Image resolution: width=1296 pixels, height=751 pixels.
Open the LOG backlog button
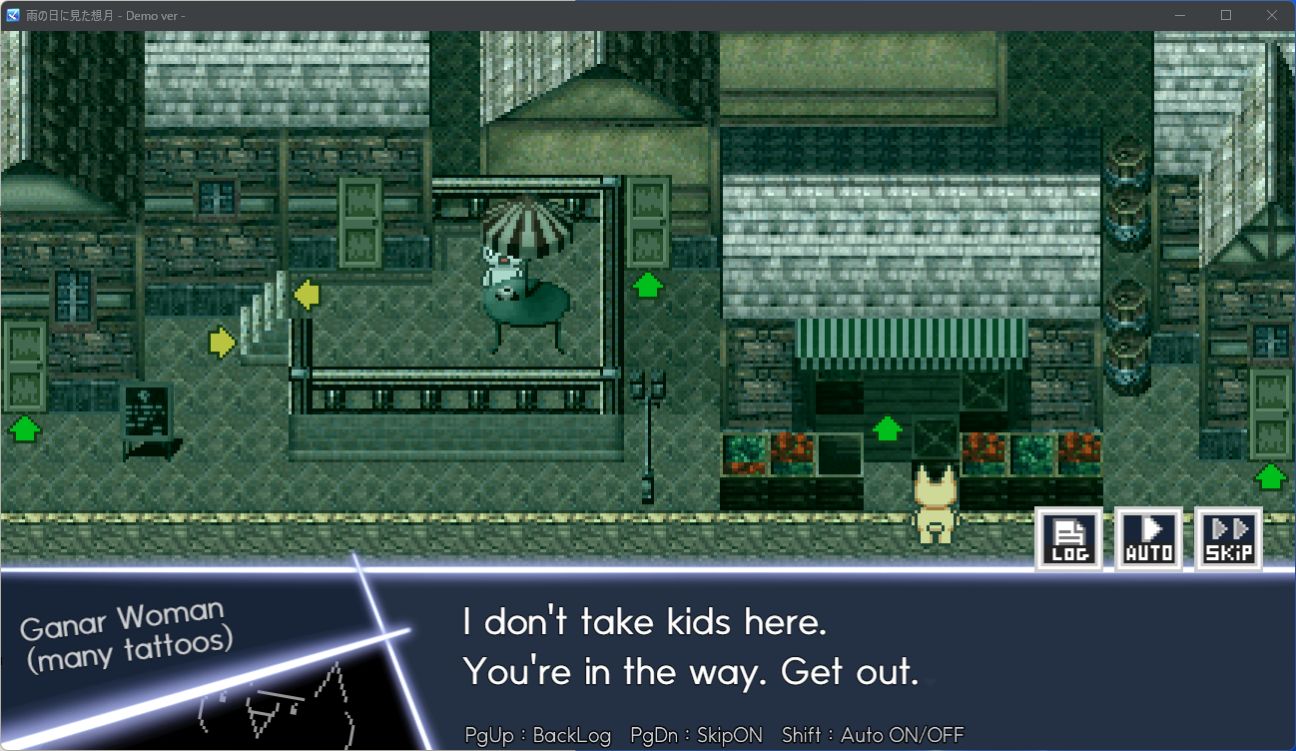1068,539
